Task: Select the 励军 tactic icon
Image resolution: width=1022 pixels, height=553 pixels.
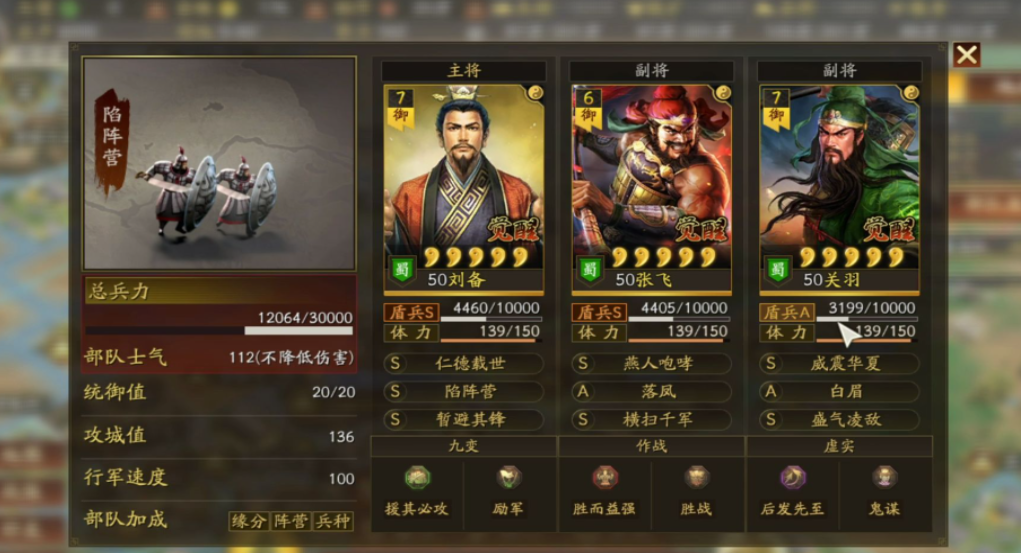Action: pos(509,478)
